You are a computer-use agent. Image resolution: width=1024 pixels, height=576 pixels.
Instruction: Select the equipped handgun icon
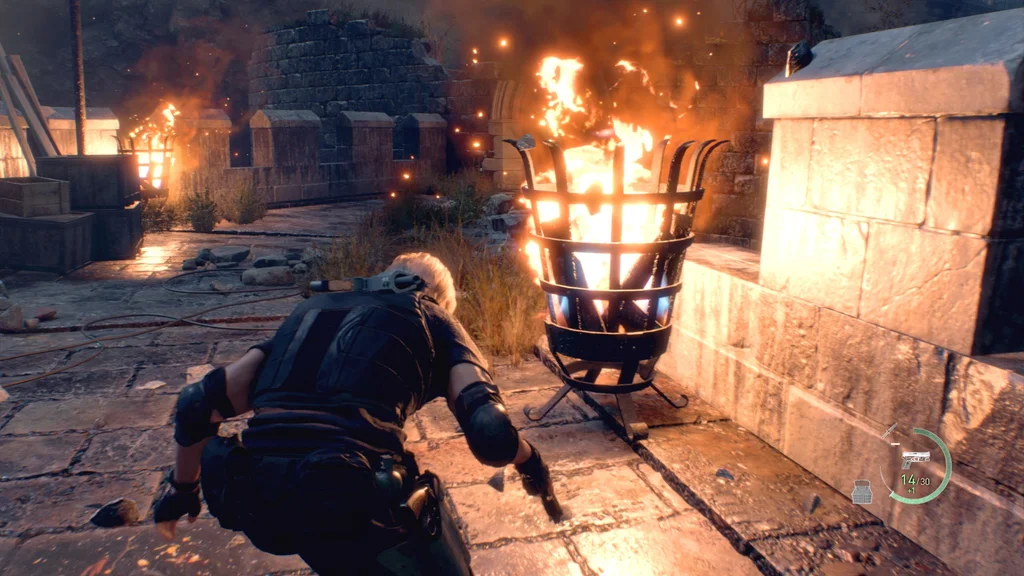click(915, 459)
